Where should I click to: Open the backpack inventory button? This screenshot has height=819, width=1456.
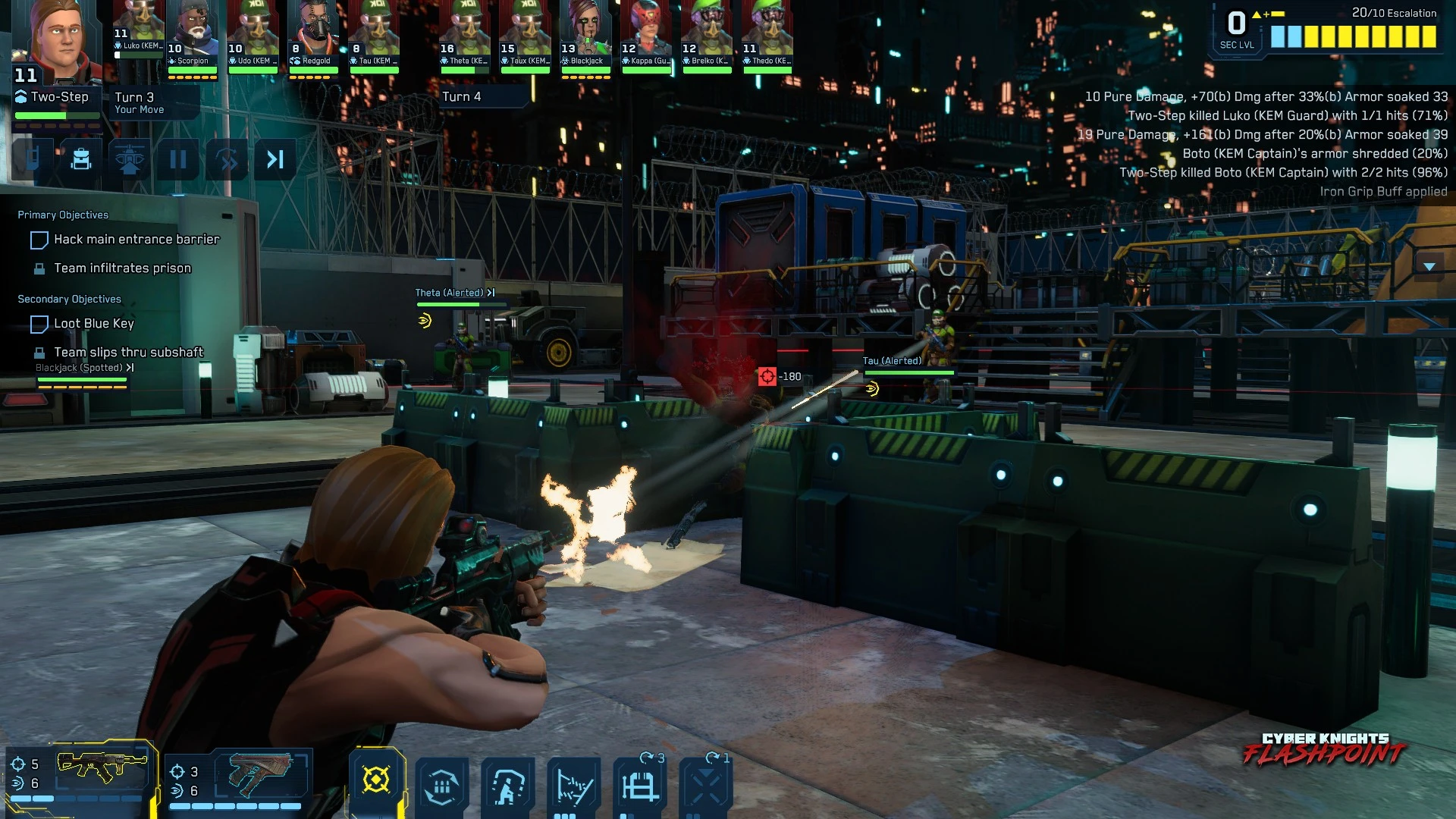pyautogui.click(x=81, y=159)
